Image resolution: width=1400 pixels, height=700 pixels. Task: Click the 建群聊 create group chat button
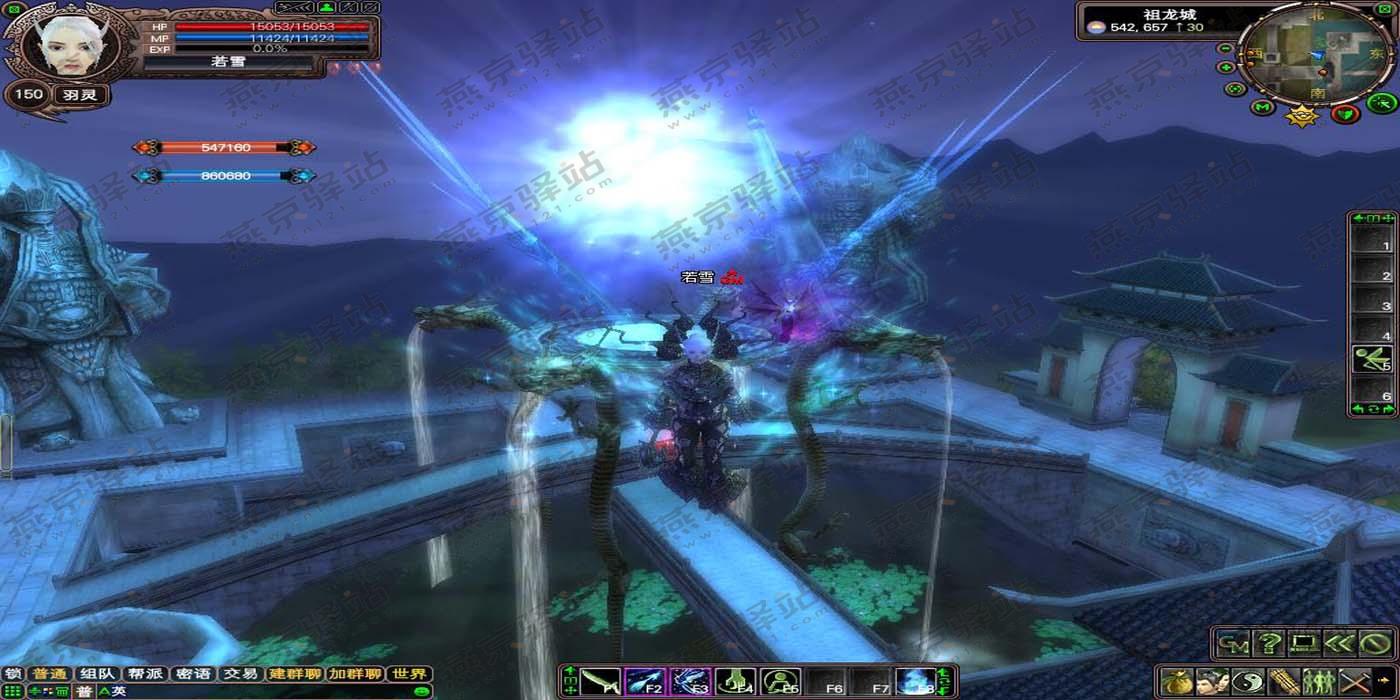[x=295, y=675]
